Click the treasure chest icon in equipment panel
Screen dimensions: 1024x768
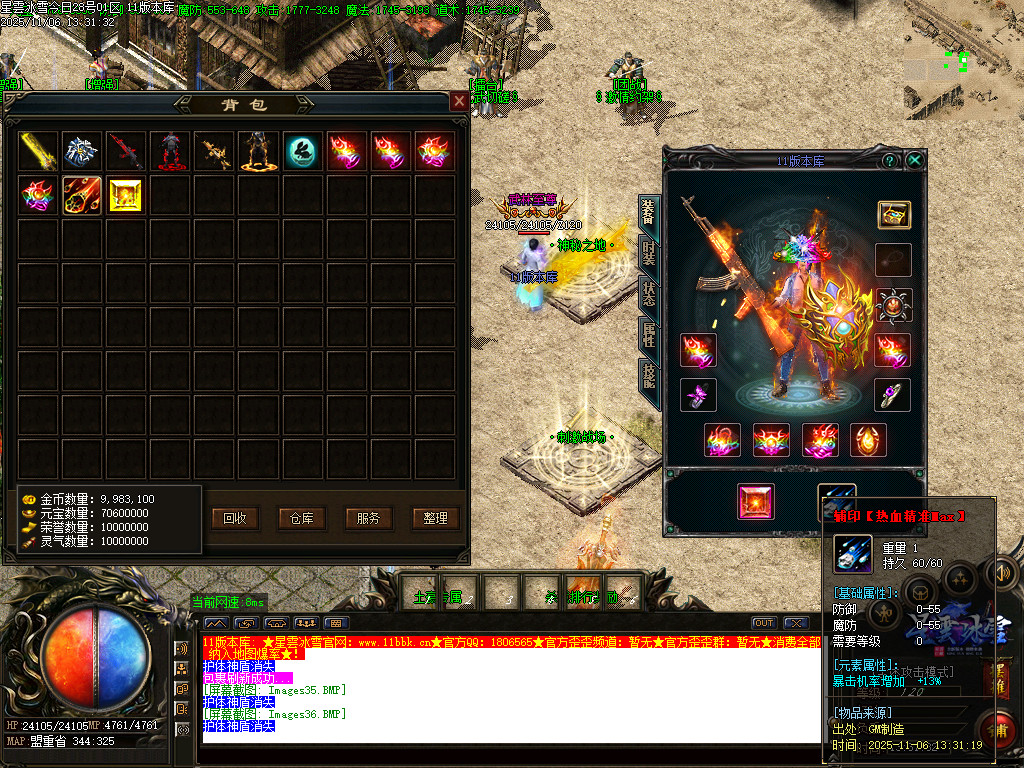coord(893,215)
